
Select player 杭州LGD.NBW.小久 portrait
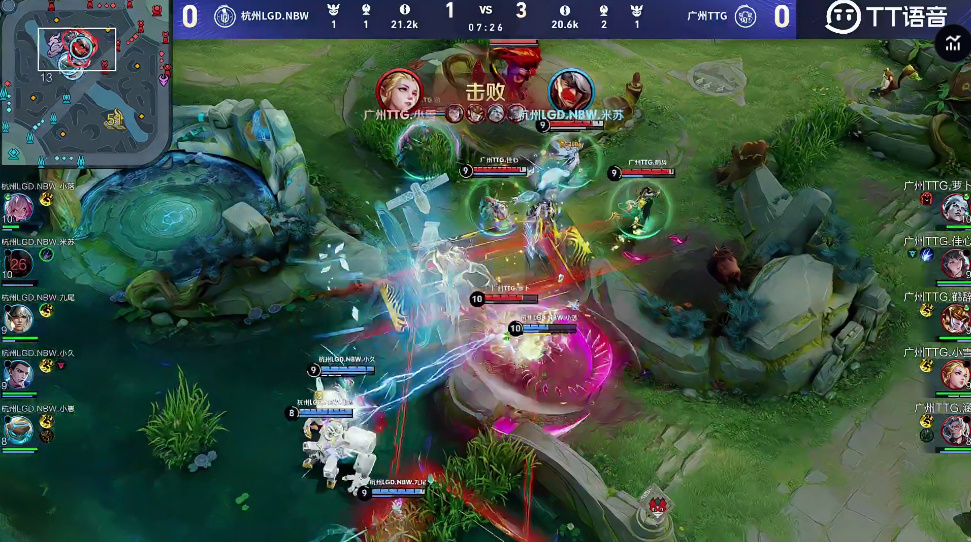point(20,373)
